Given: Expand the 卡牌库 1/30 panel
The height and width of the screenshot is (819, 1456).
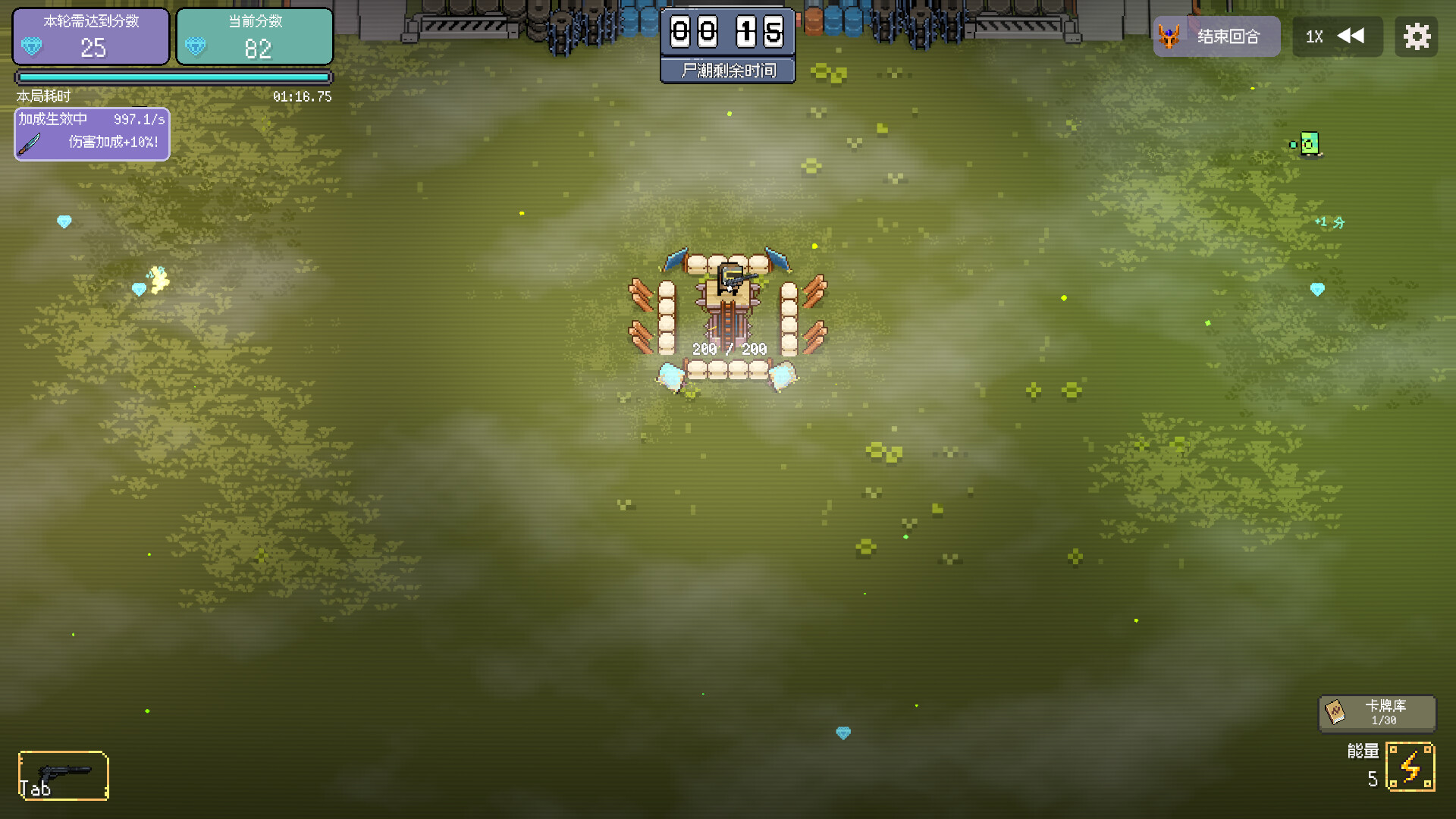Looking at the screenshot, I should [1377, 713].
